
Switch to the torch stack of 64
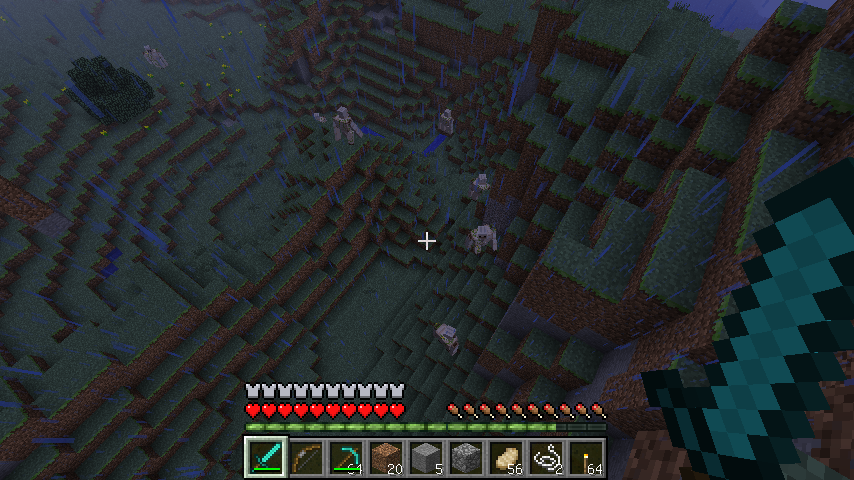(586, 458)
